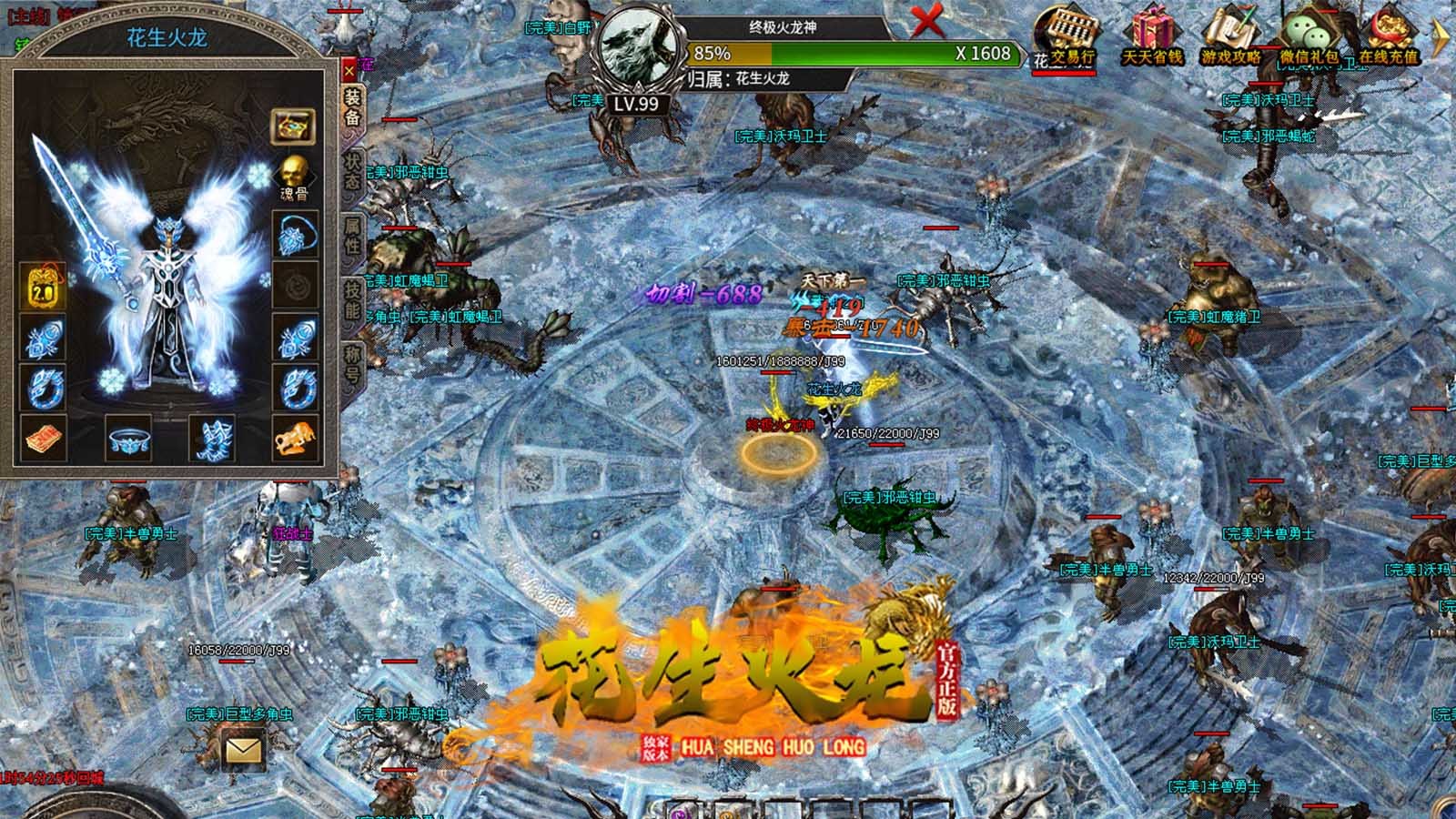This screenshot has width=1456, height=819.
Task: Open the mail envelope icon
Action: click(x=242, y=750)
